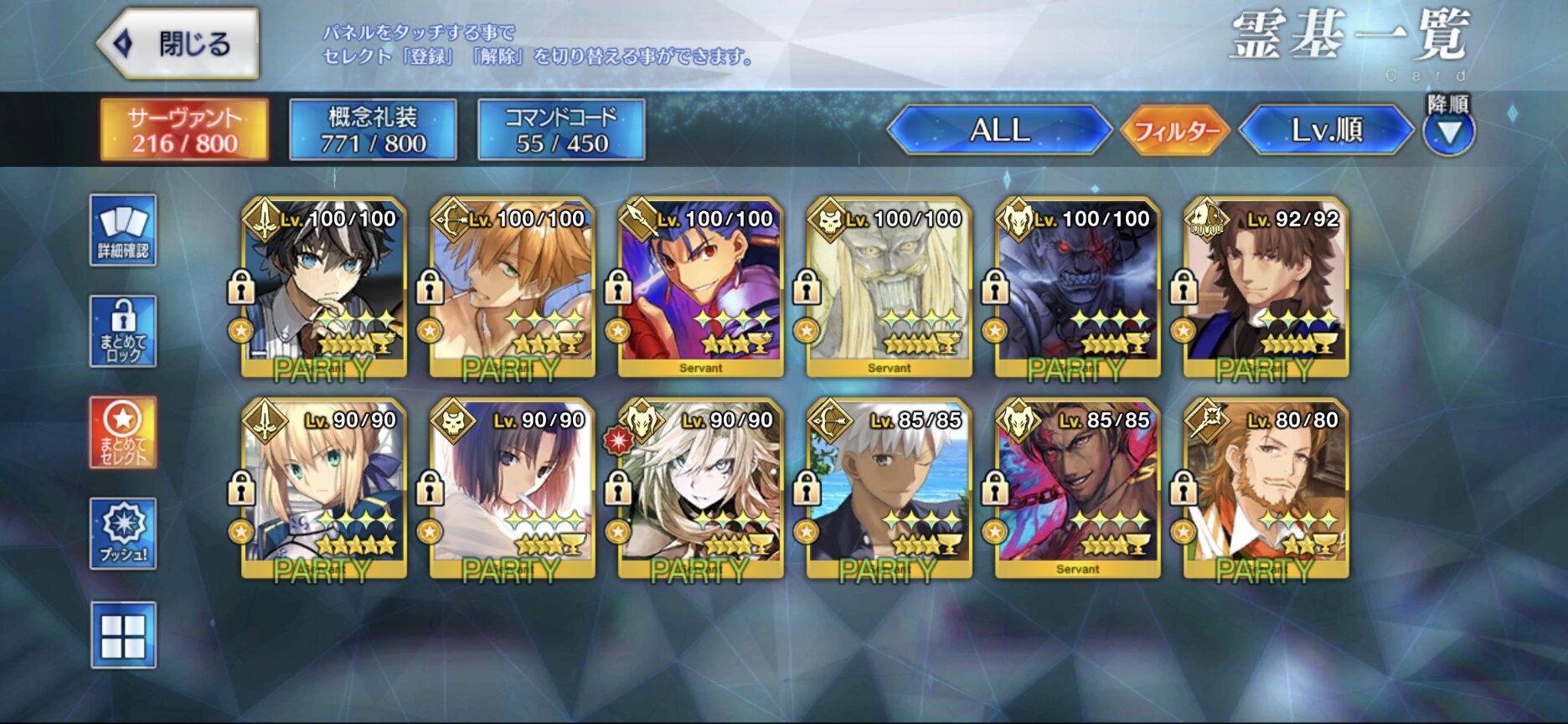Change the Lv.順 sort order
1568x724 pixels.
(x=1327, y=130)
